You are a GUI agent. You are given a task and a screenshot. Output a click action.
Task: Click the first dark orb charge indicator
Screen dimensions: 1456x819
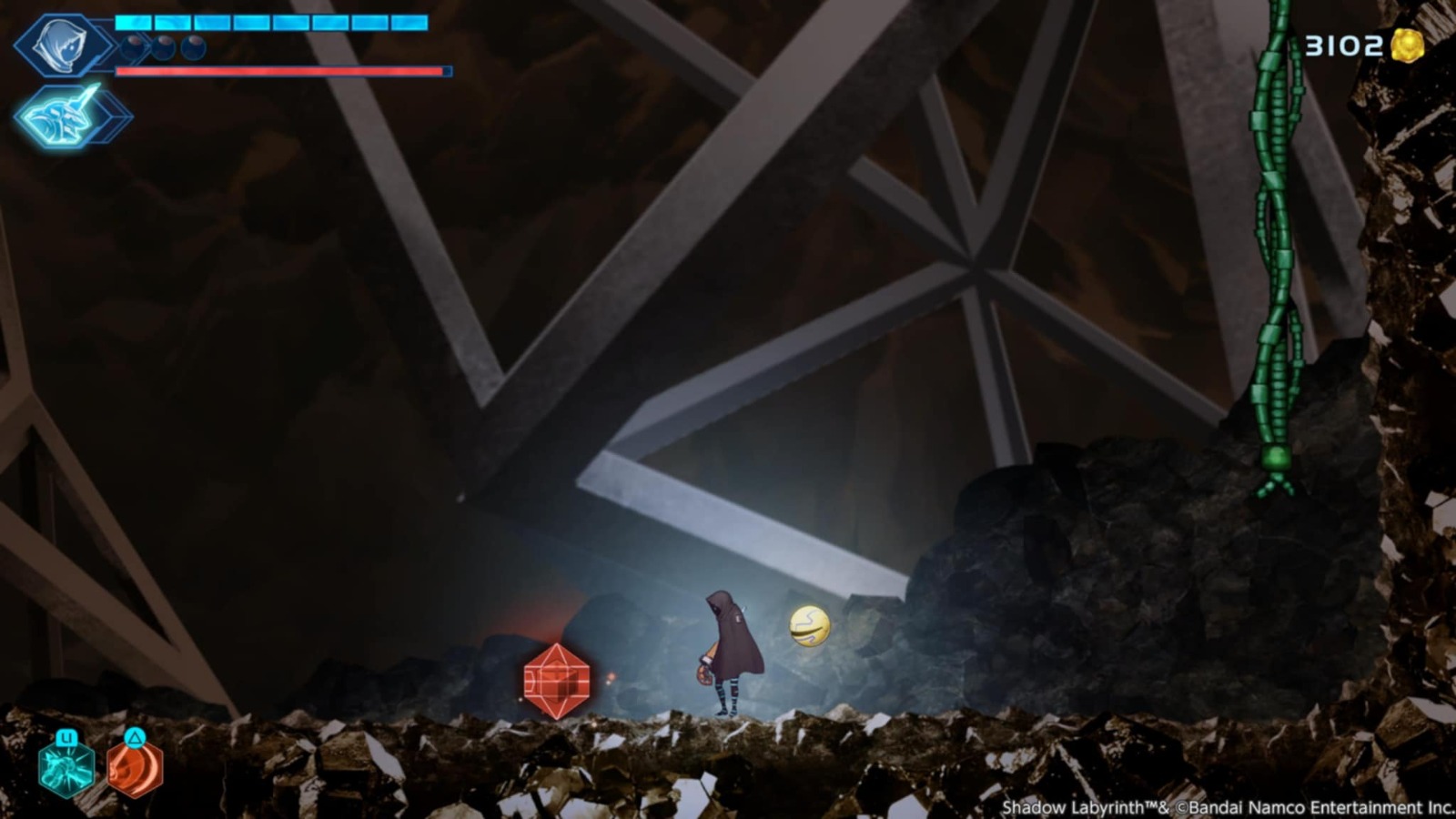[132, 47]
